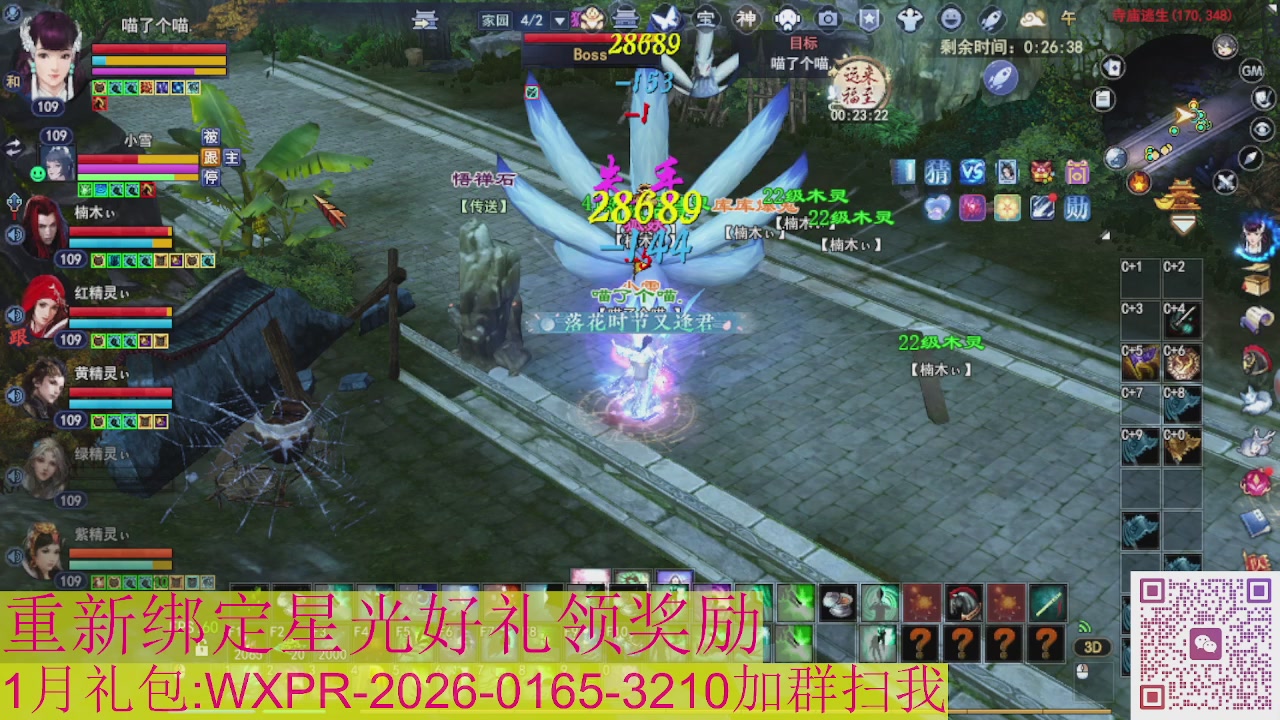Open the camera screenshot icon on top bar
This screenshot has width=1280, height=720.
coord(828,18)
